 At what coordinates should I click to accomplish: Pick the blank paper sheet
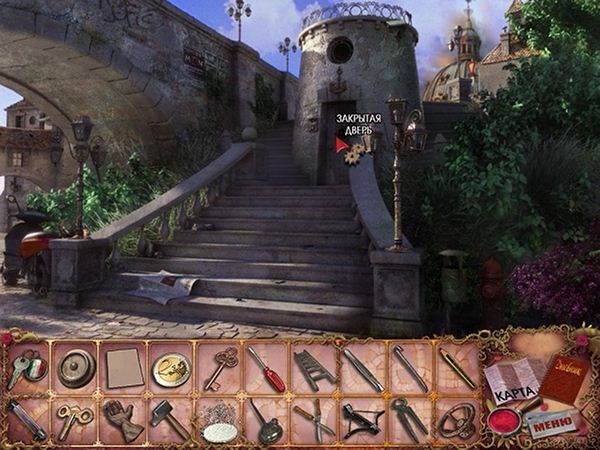(122, 367)
